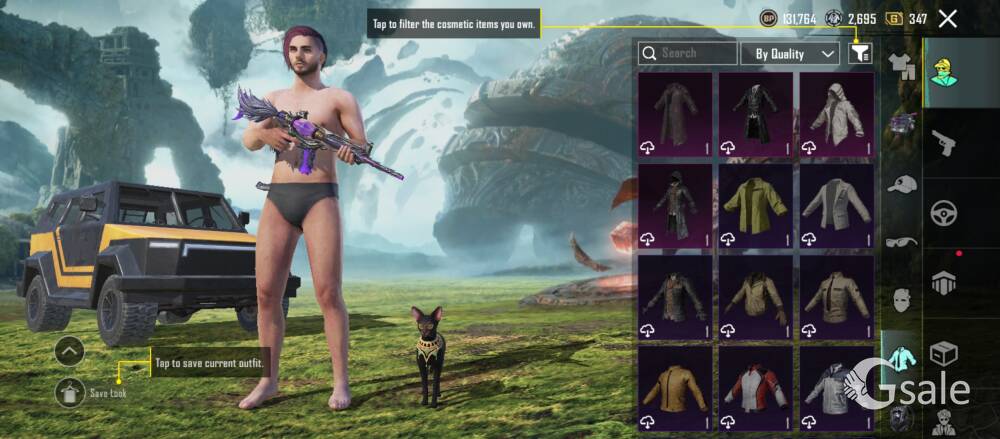Click the Search field for cosmetics

686,53
